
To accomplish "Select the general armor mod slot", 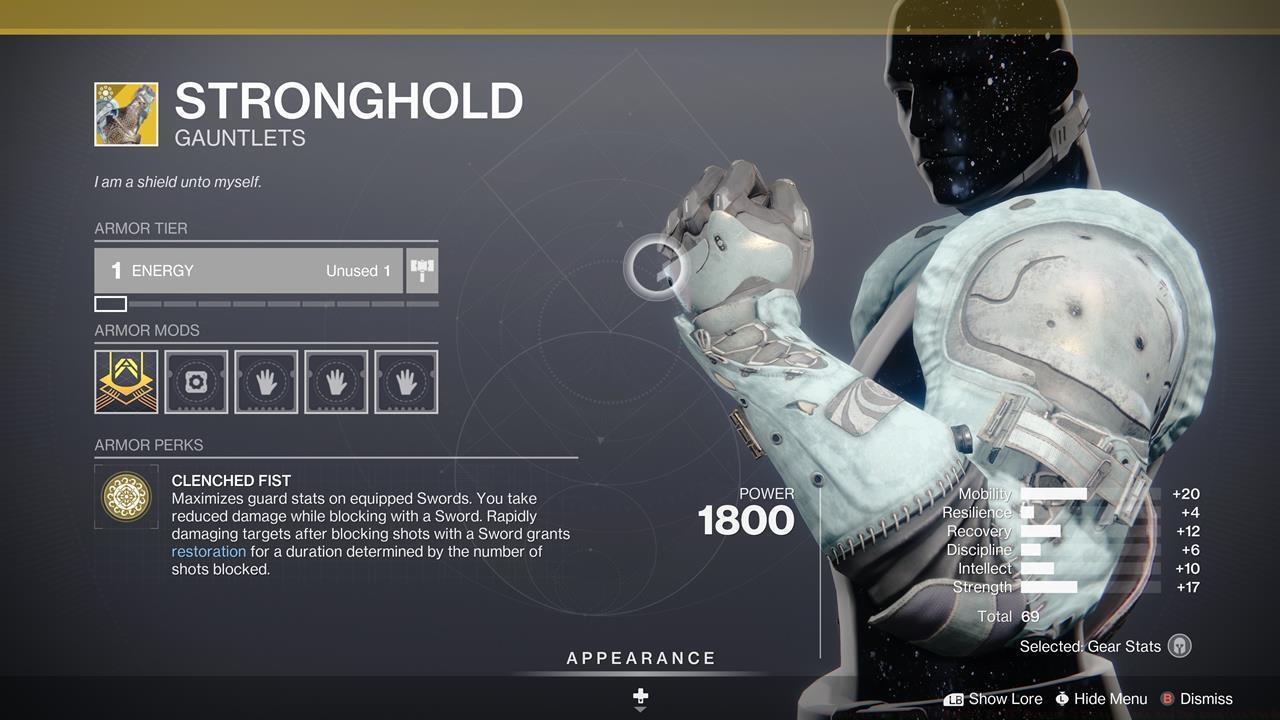I will coord(196,380).
